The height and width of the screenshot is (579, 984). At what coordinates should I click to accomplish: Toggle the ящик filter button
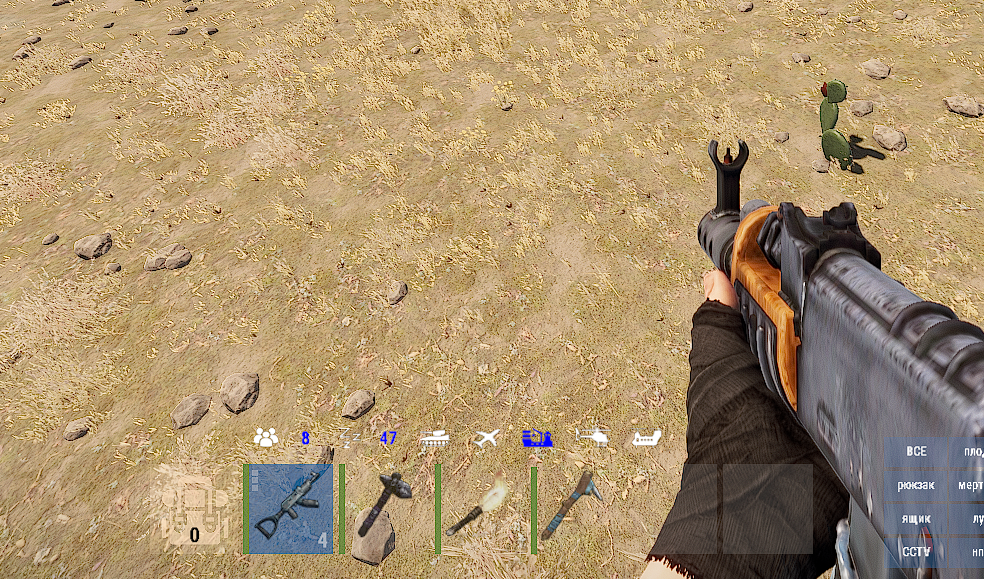point(916,519)
